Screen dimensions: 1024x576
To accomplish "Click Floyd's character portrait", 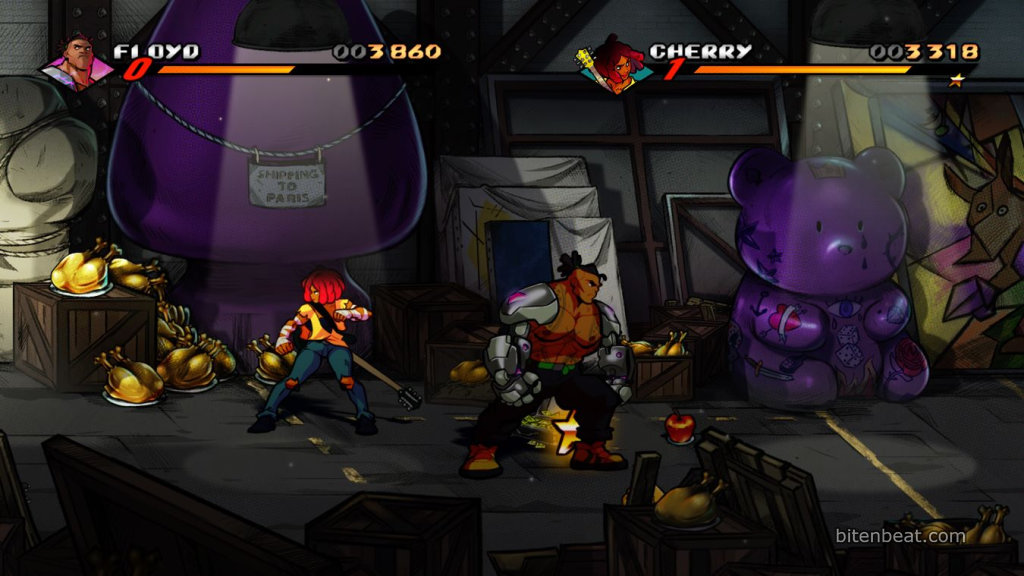I will tap(76, 64).
